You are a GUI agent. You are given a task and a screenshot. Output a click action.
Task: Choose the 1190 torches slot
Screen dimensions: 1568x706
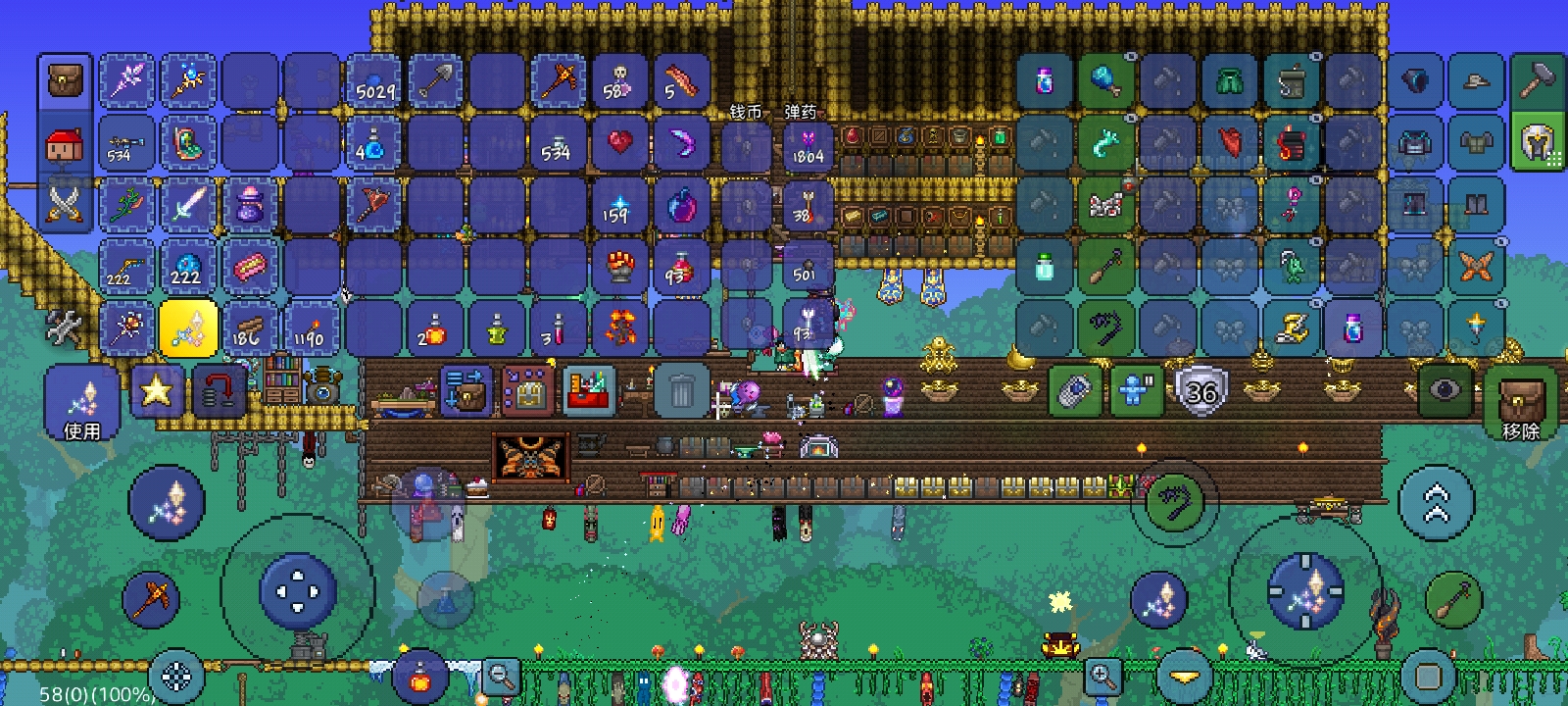point(312,328)
